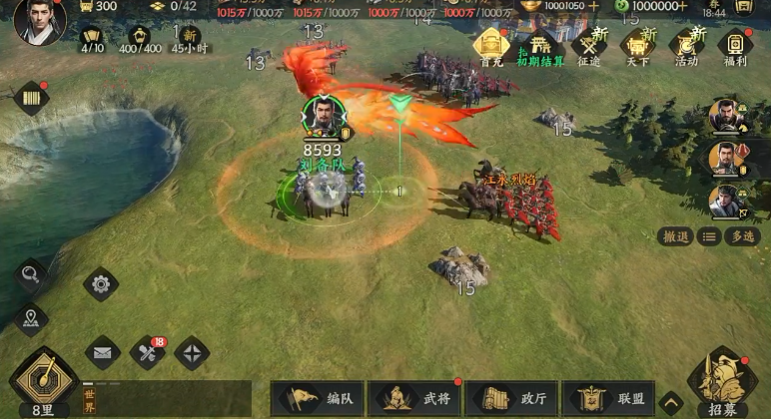The image size is (771, 419).
Task: Open the 初期结算 event icon
Action: (540, 45)
